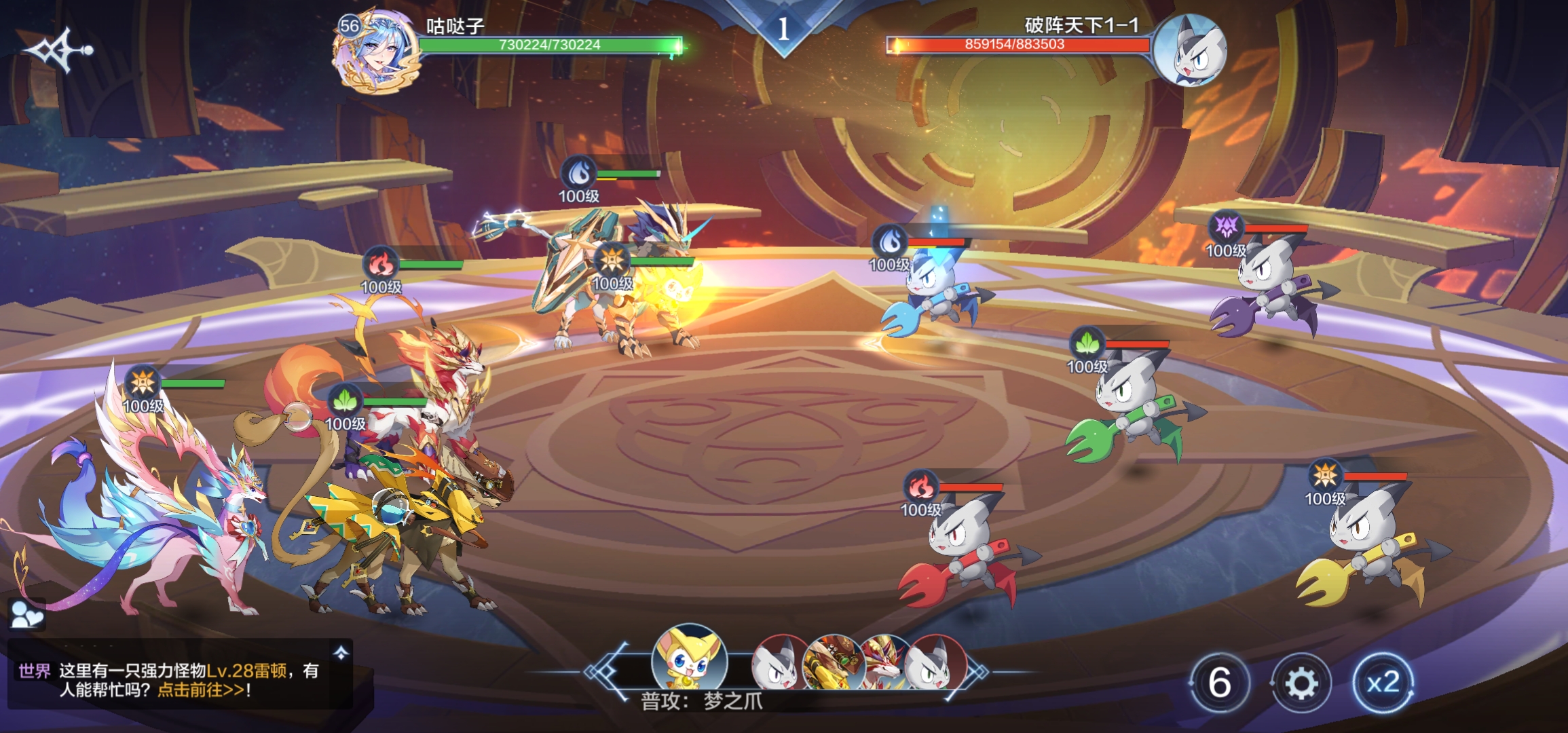Follow the 点击前往>> link in chat

(x=201, y=690)
